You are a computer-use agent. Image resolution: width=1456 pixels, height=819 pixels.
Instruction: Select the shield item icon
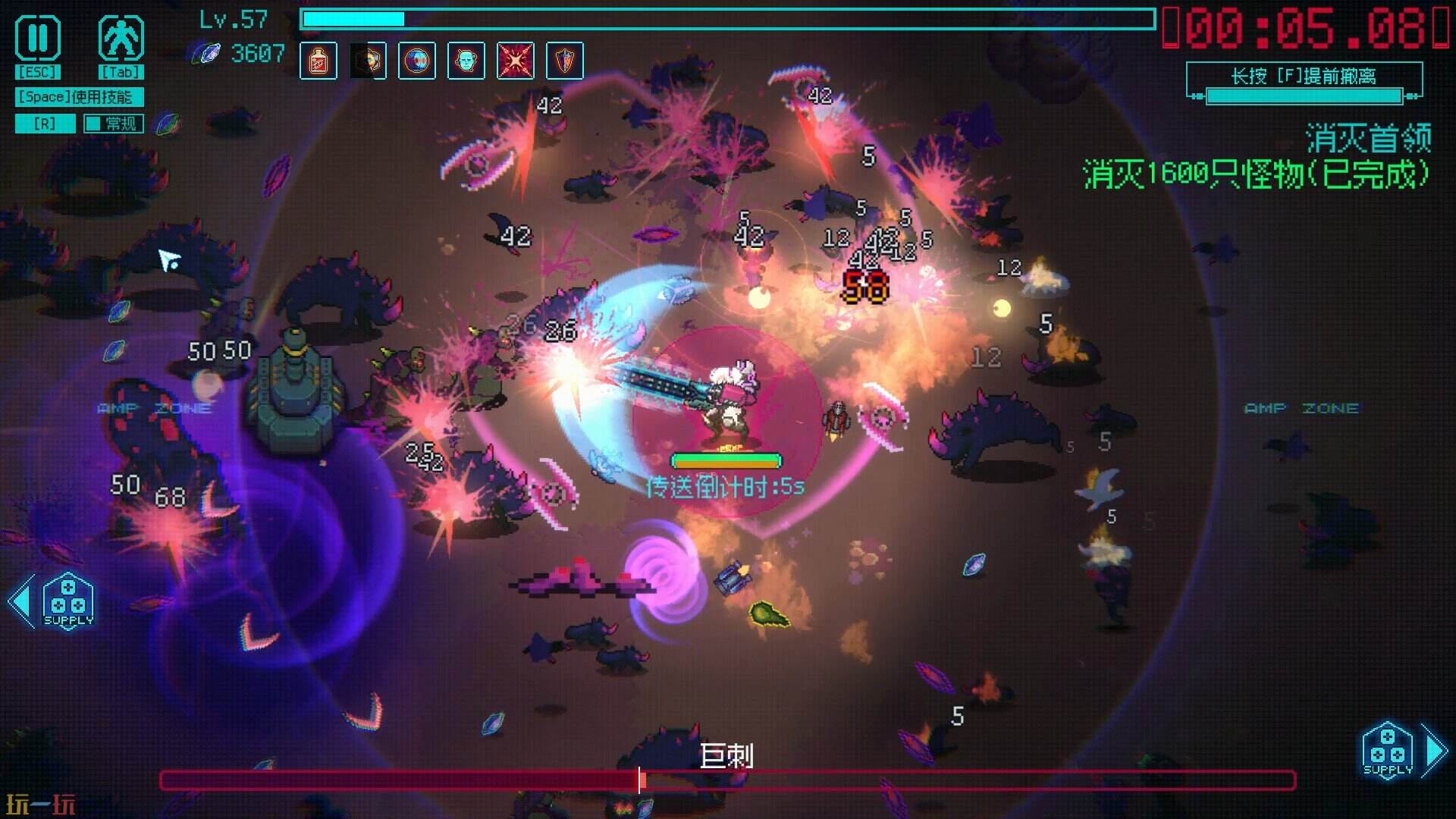tap(565, 61)
